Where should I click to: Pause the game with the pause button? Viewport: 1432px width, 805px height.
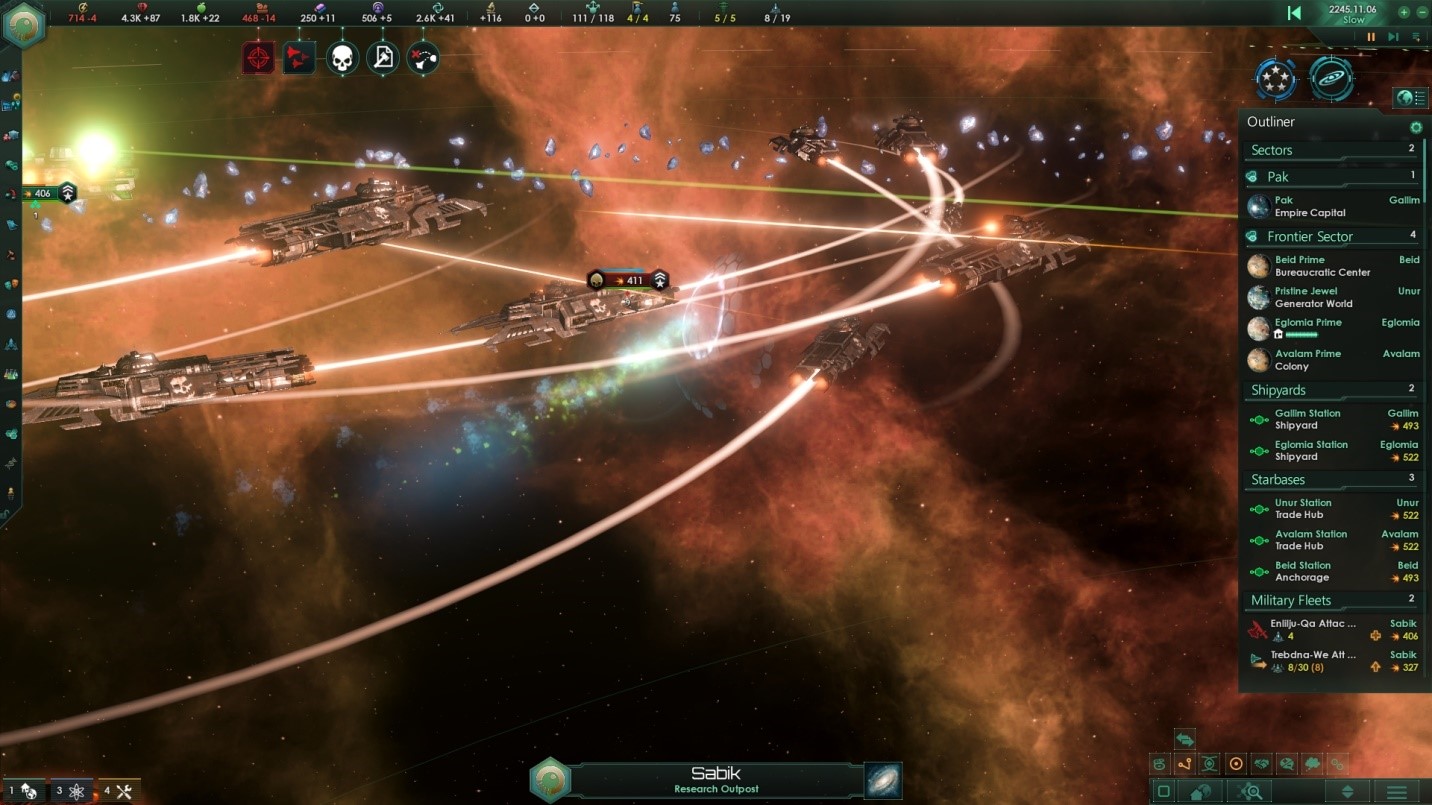click(x=1369, y=36)
